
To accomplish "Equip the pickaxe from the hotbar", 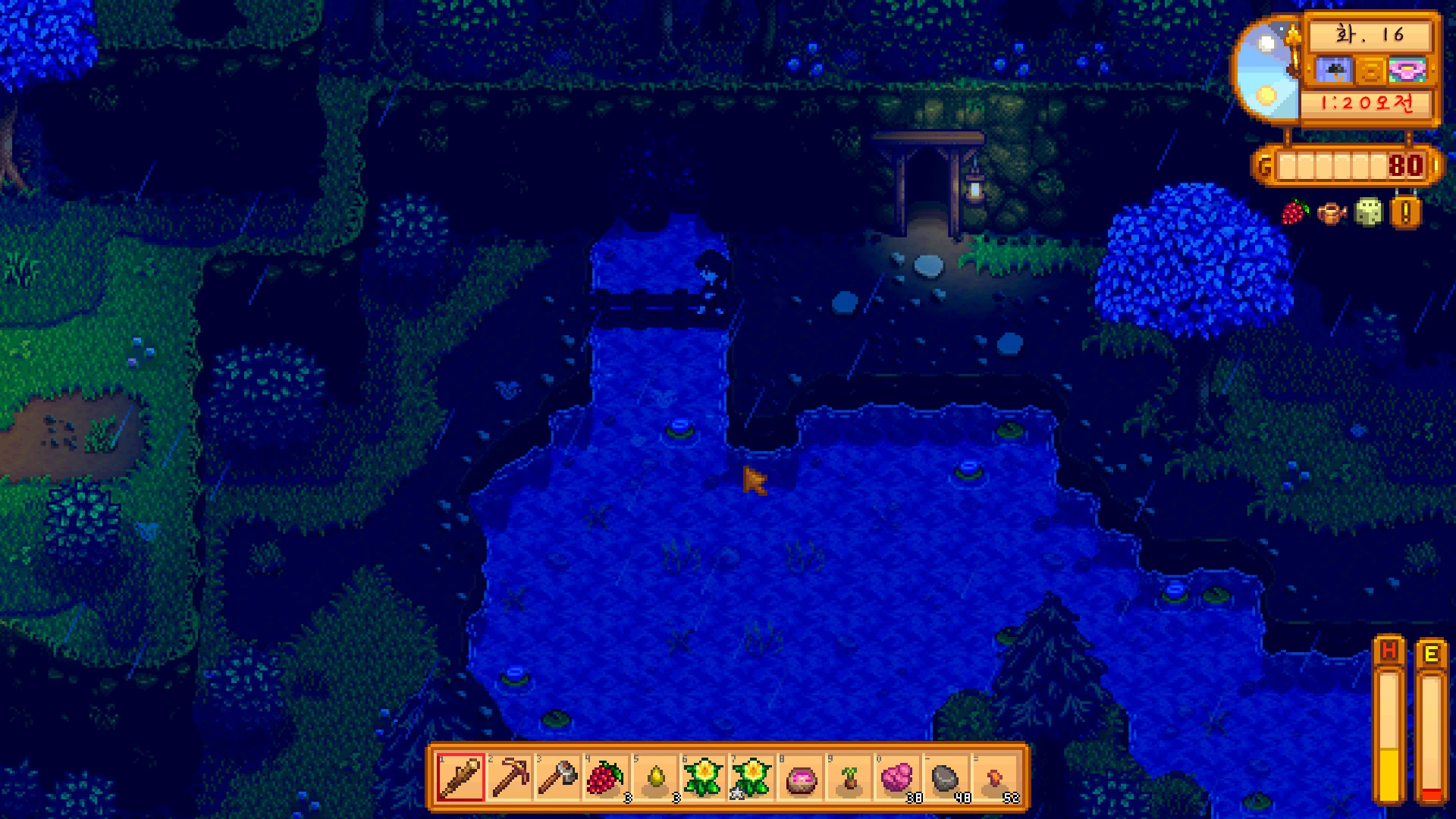I will (x=510, y=777).
